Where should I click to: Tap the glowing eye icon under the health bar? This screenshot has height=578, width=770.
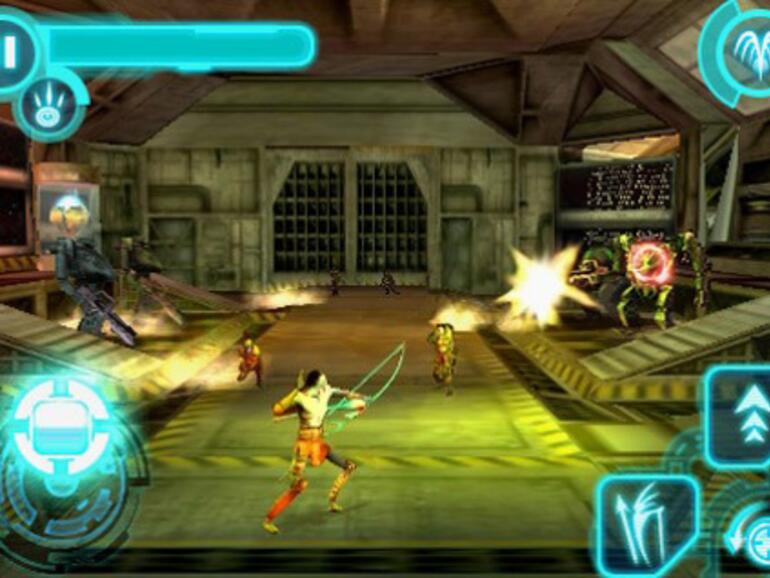coord(48,106)
